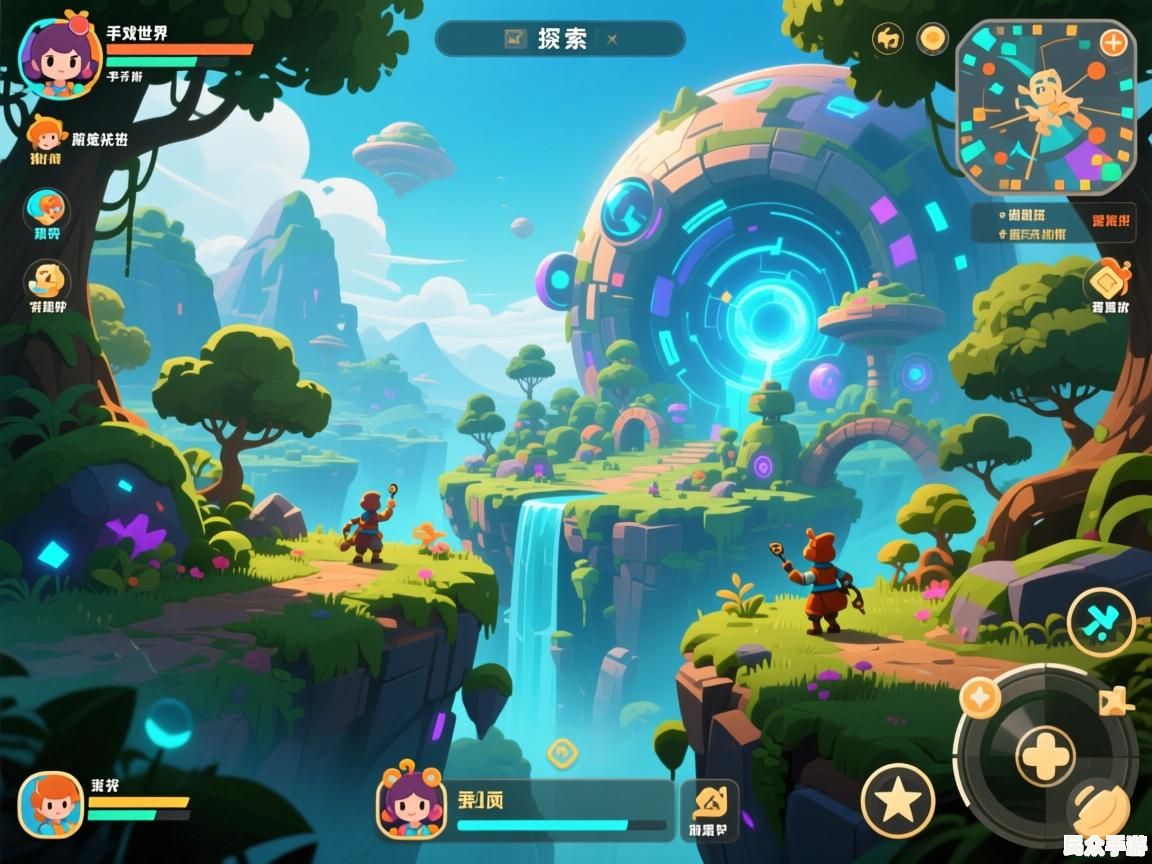
Task: Zoom in the minimap with the plus button
Action: pyautogui.click(x=1113, y=43)
